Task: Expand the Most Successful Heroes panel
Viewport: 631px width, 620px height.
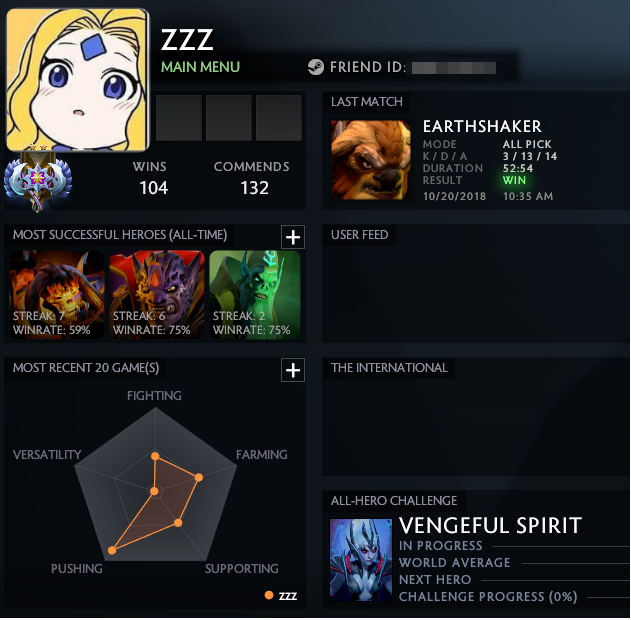Action: (292, 237)
